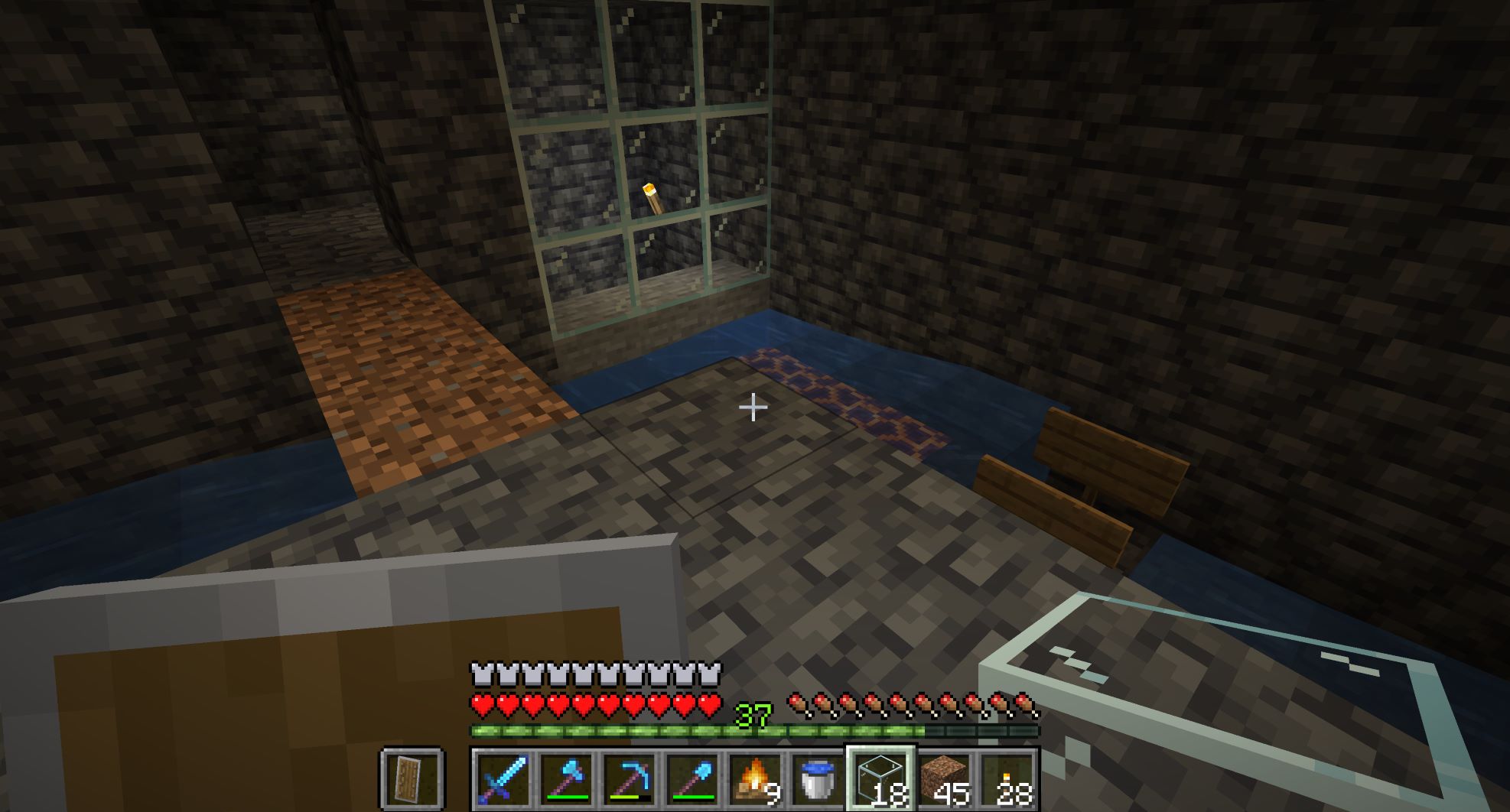This screenshot has width=1510, height=812.
Task: Select the diamond sword hotbar slot
Action: click(x=502, y=780)
